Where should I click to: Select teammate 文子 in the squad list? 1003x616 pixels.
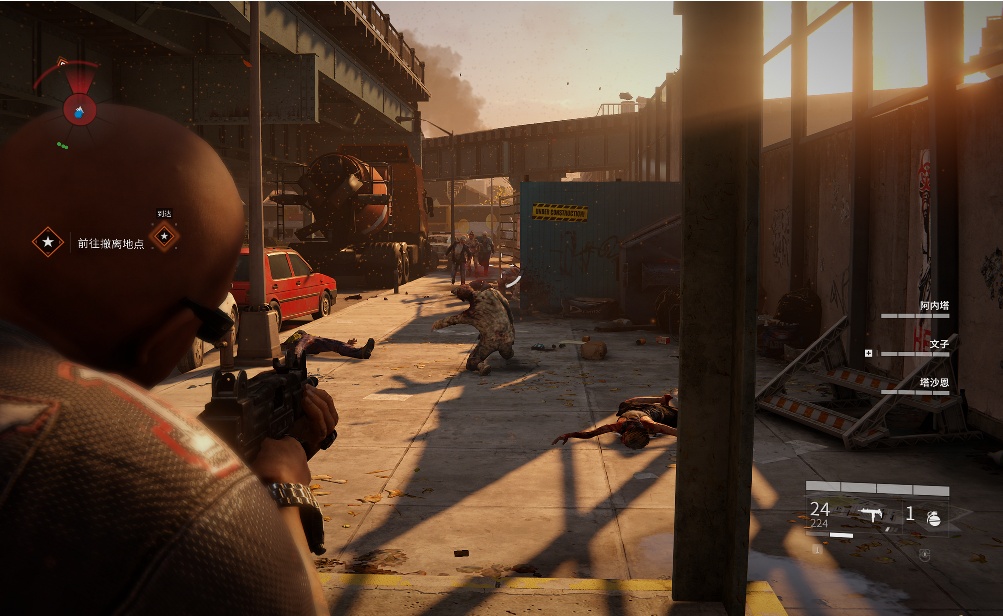click(938, 344)
